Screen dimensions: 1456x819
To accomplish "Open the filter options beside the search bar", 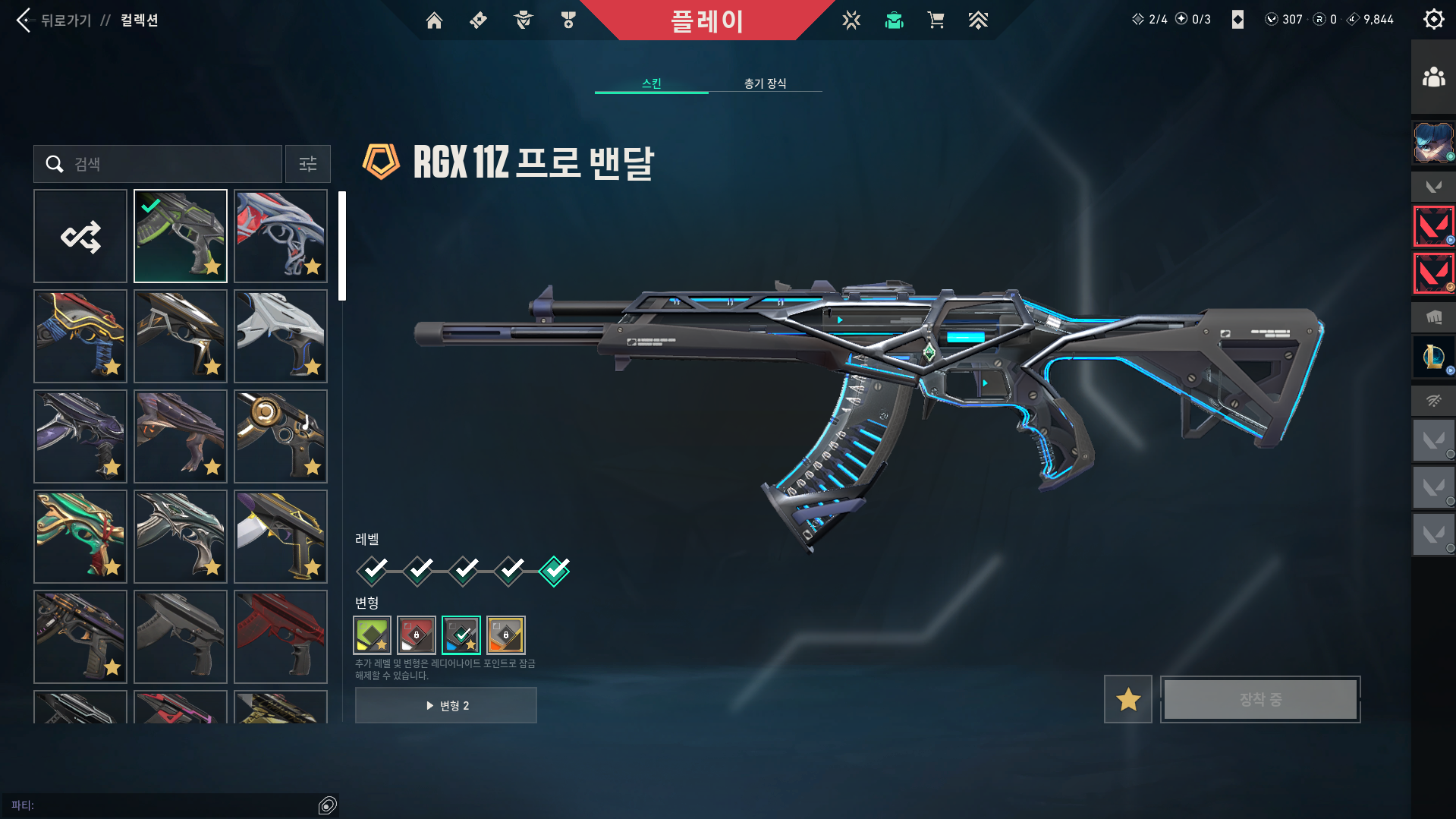I will point(307,164).
